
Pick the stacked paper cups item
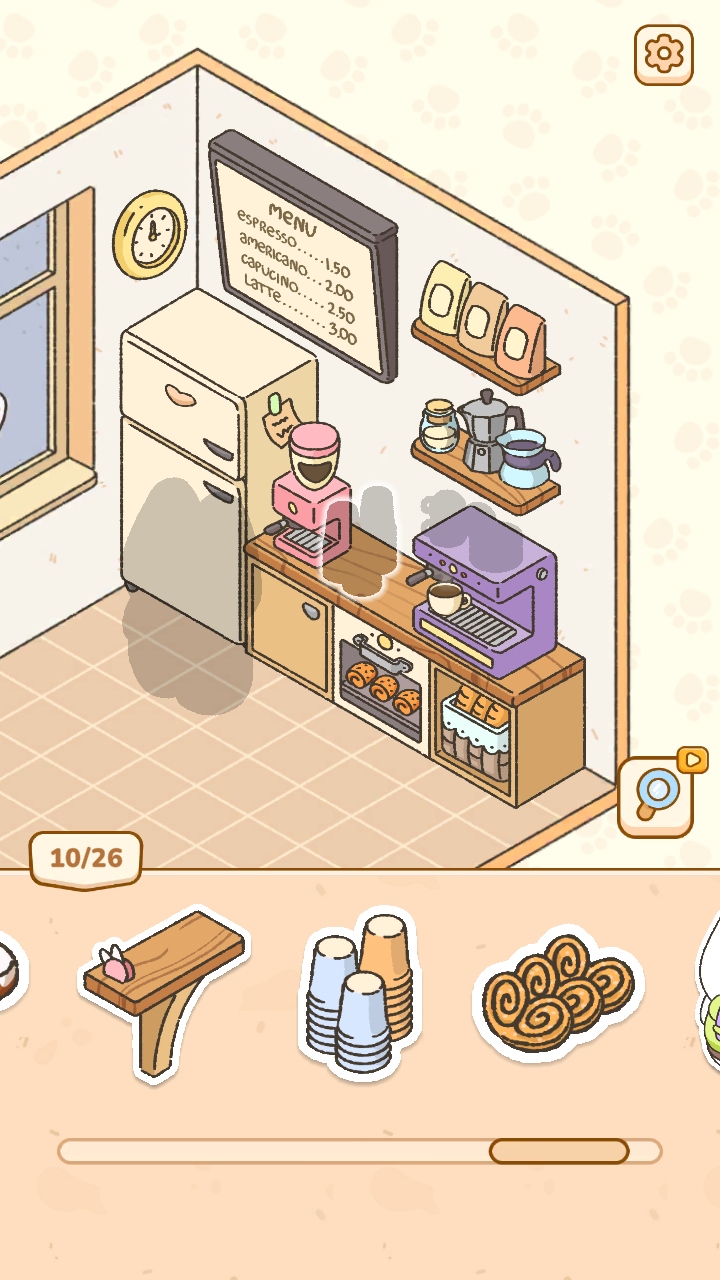[360, 992]
